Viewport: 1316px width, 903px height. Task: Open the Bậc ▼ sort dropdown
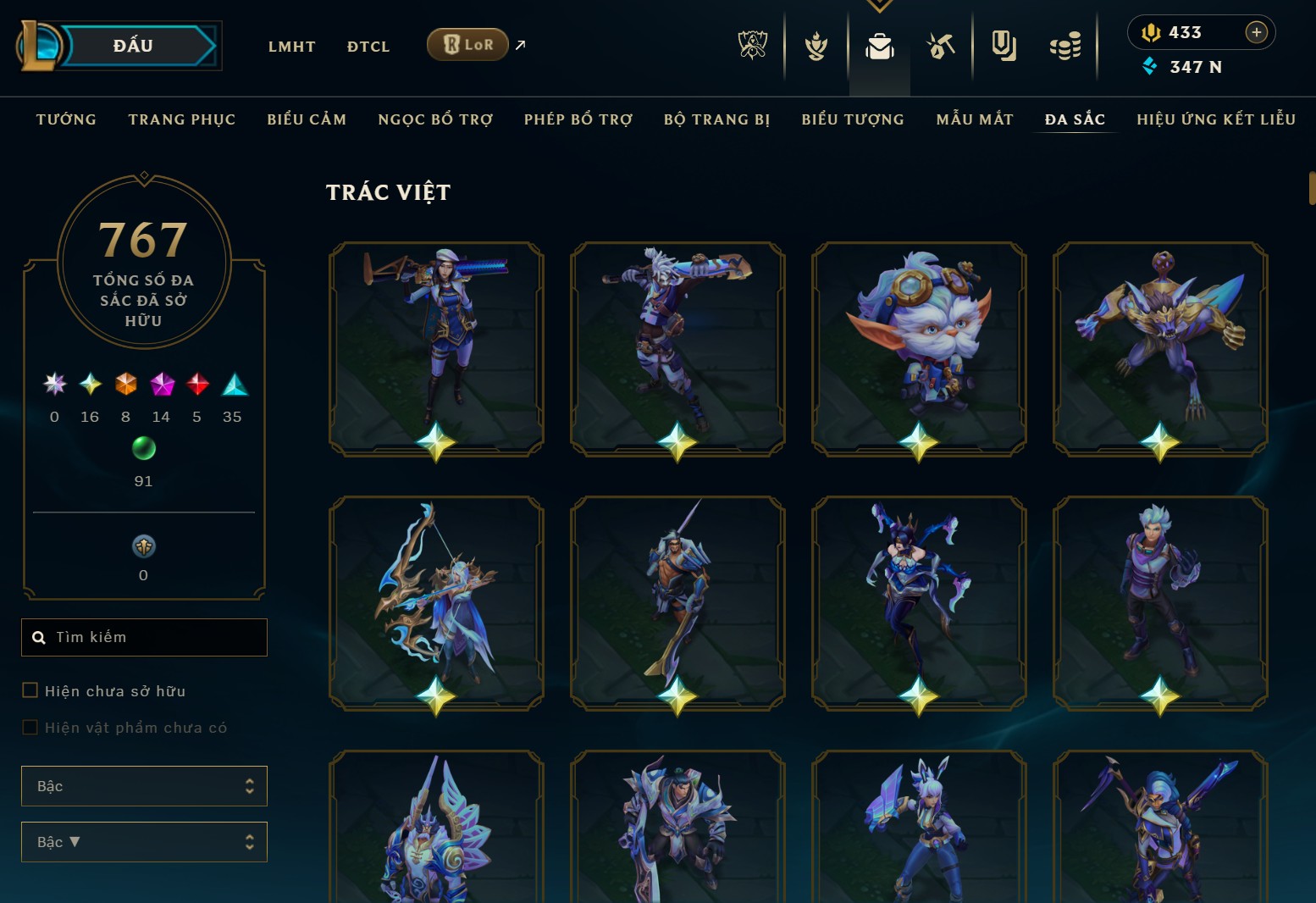[x=144, y=842]
